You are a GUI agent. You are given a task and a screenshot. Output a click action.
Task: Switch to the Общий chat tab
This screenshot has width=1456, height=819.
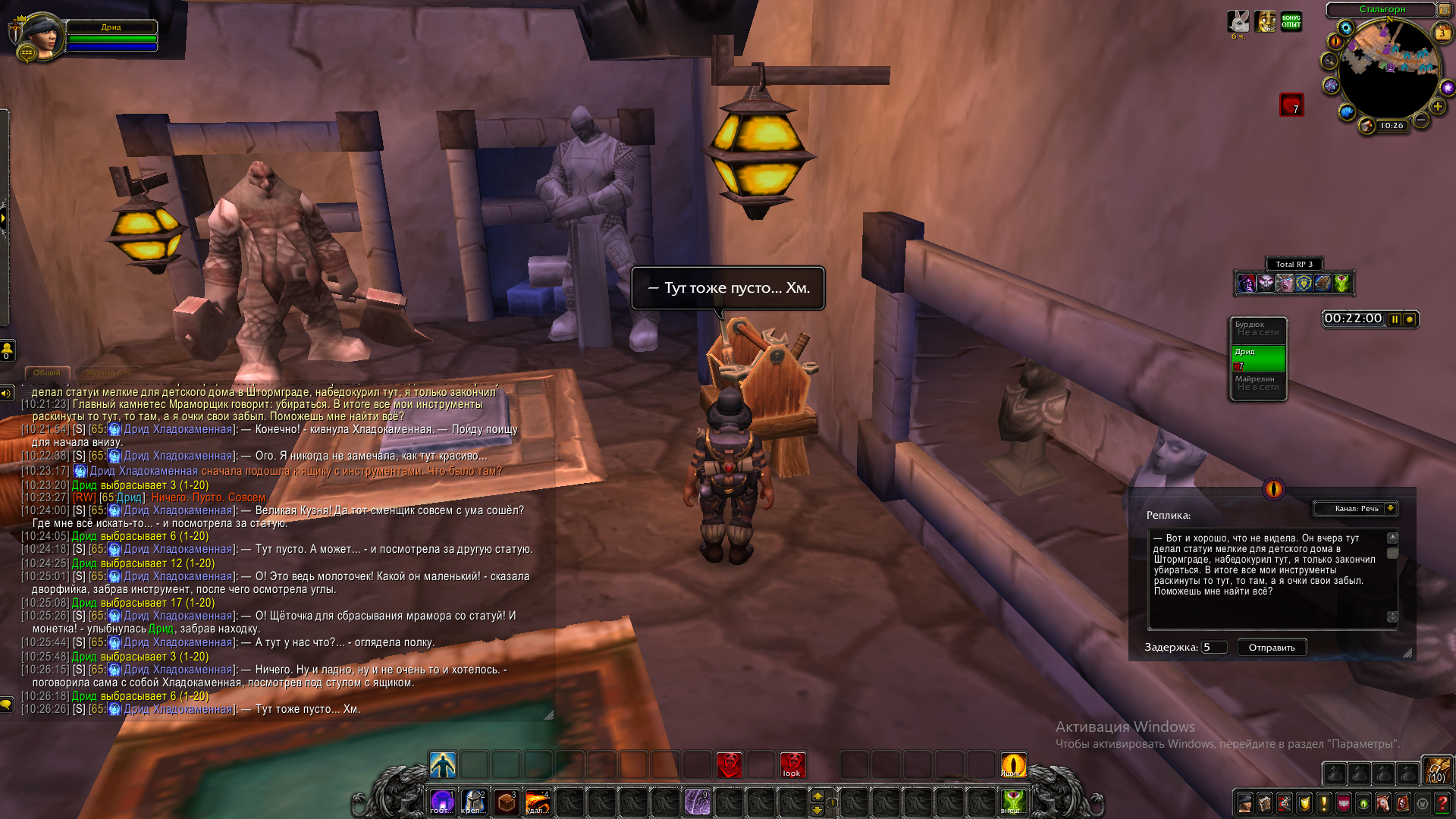[x=47, y=373]
